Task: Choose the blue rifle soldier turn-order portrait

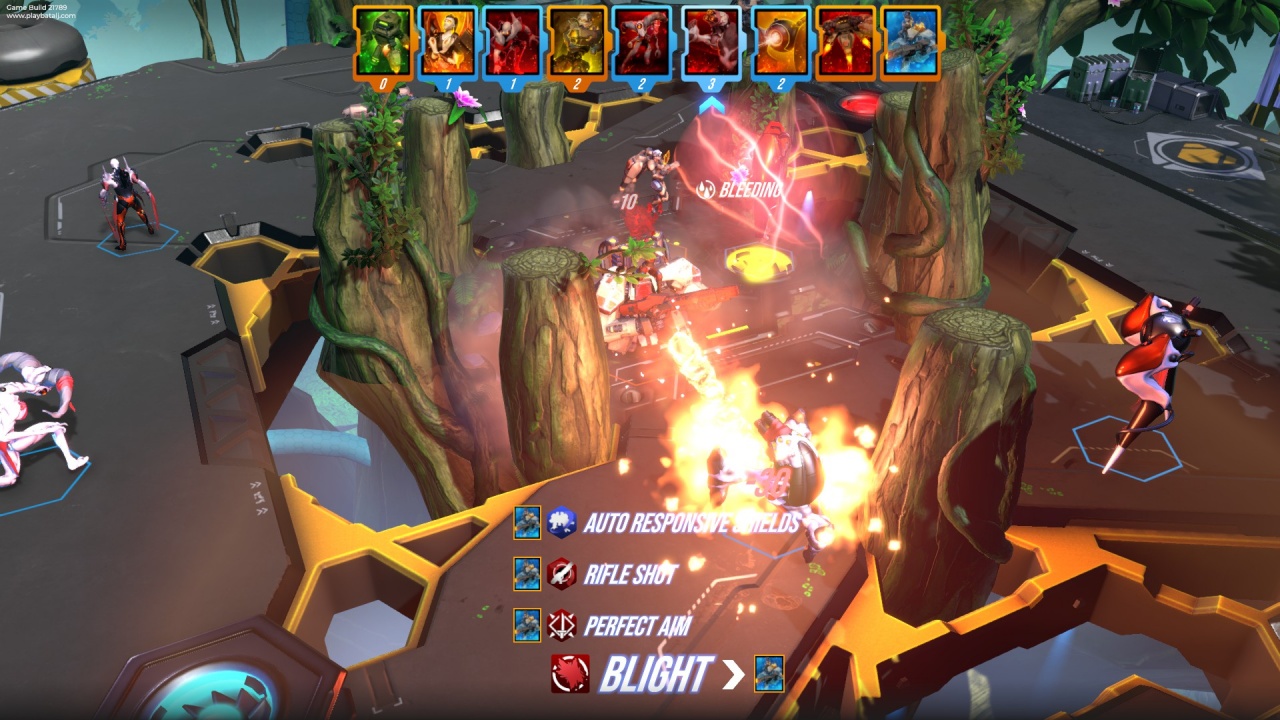Action: tap(910, 42)
